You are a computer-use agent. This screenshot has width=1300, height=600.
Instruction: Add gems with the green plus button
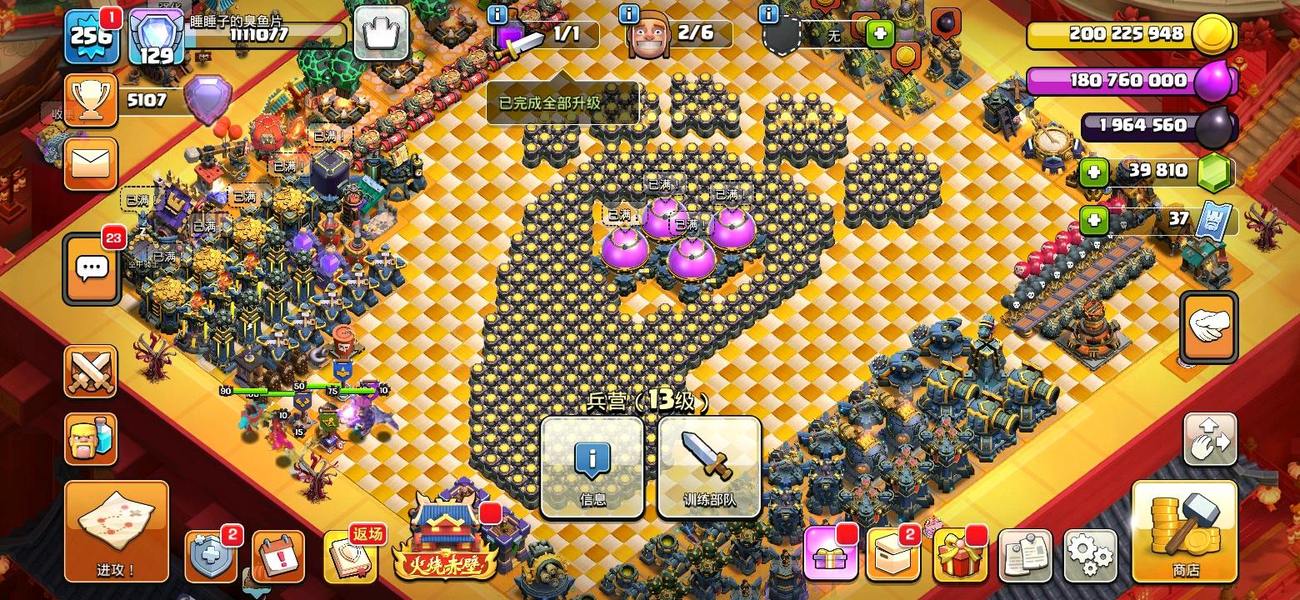click(1094, 173)
